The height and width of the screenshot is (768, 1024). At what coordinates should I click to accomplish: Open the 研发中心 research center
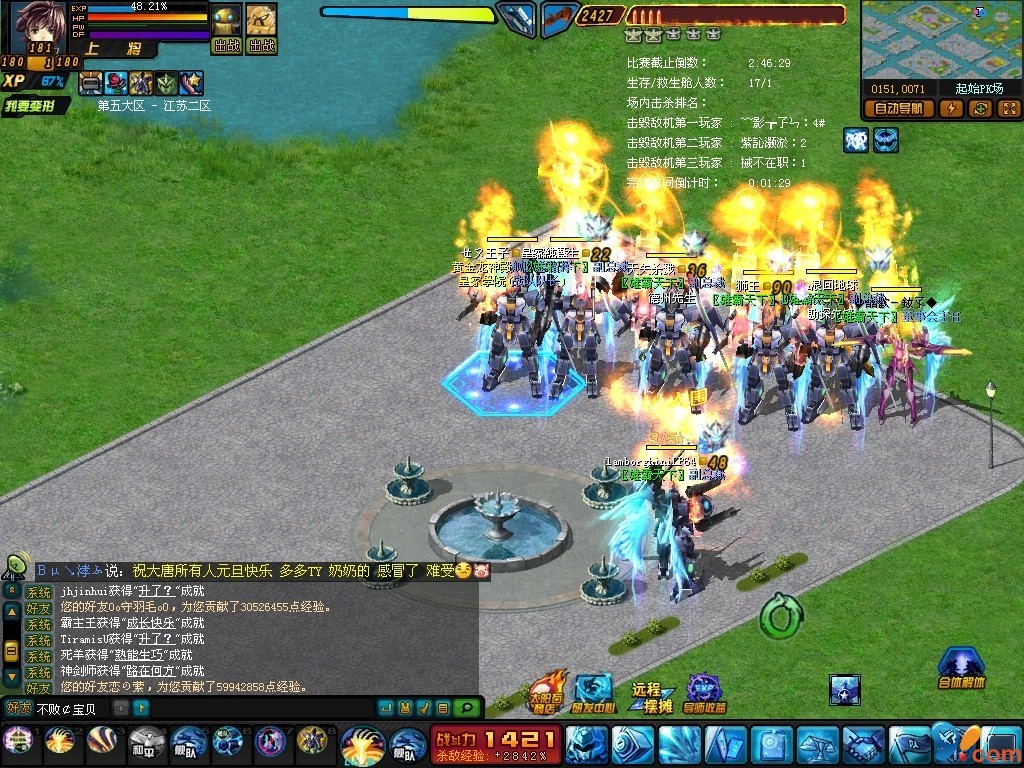tap(593, 694)
